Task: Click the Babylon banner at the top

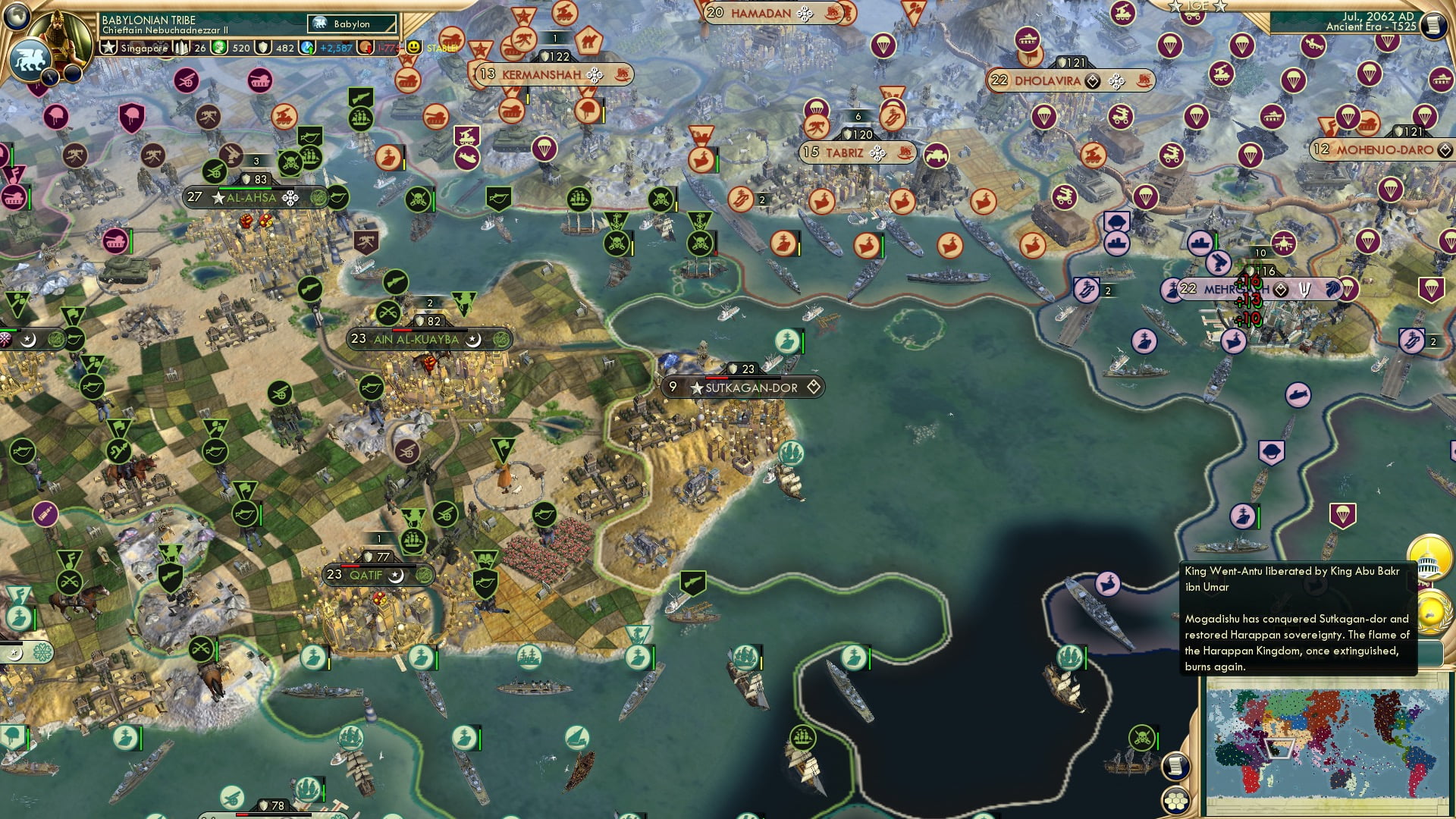Action: tap(351, 24)
